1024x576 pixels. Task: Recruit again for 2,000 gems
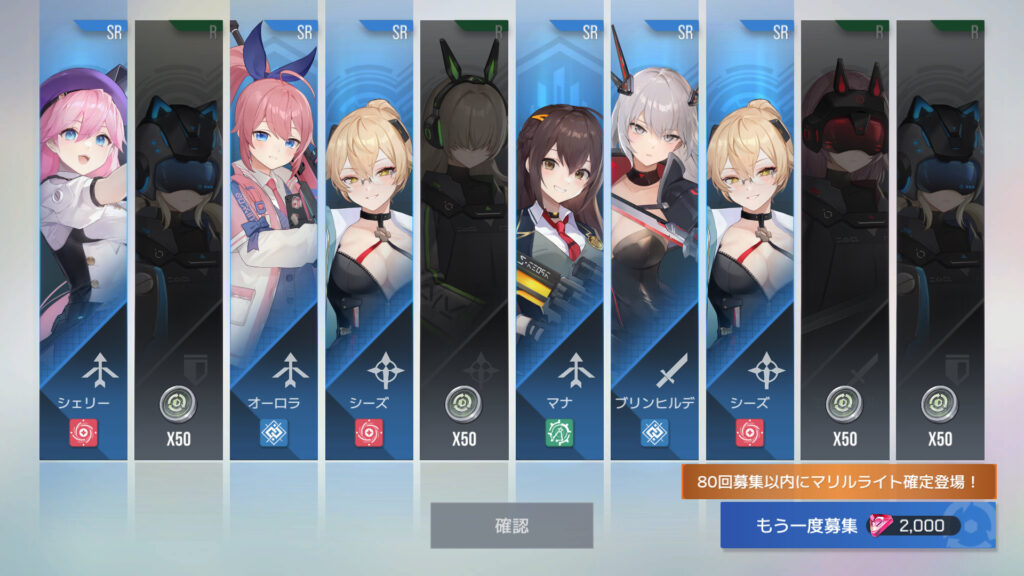(x=858, y=525)
